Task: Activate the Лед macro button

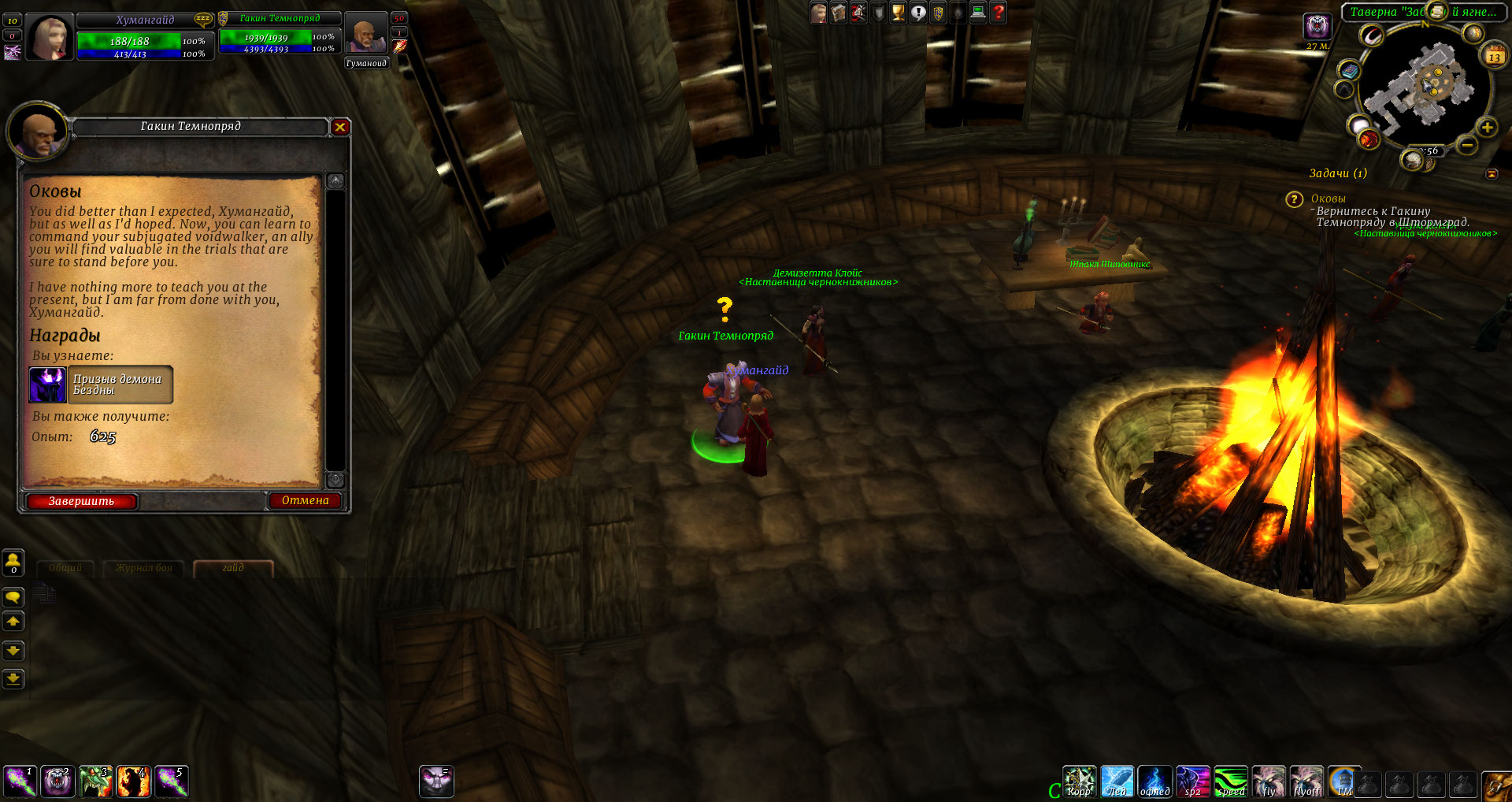Action: pos(1117,782)
